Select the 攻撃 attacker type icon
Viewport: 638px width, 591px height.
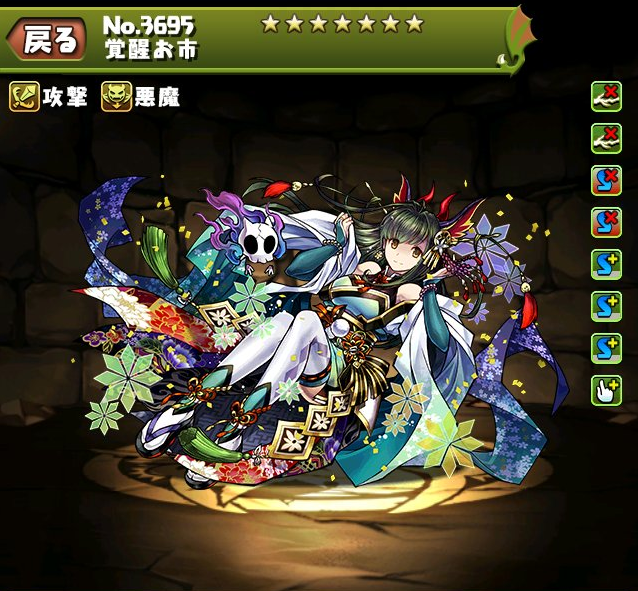pyautogui.click(x=25, y=96)
